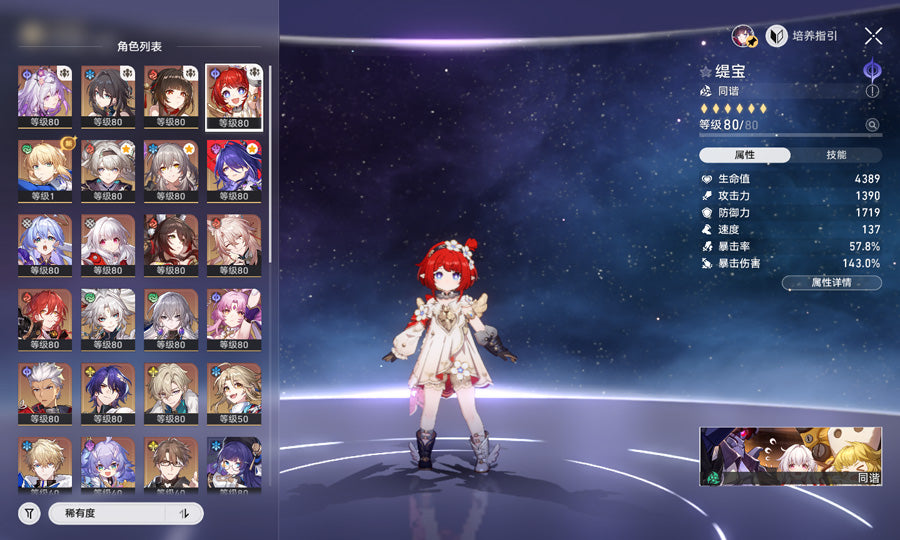The width and height of the screenshot is (900, 540).
Task: Toggle the favorite star beside 缇宝
Action: (705, 72)
